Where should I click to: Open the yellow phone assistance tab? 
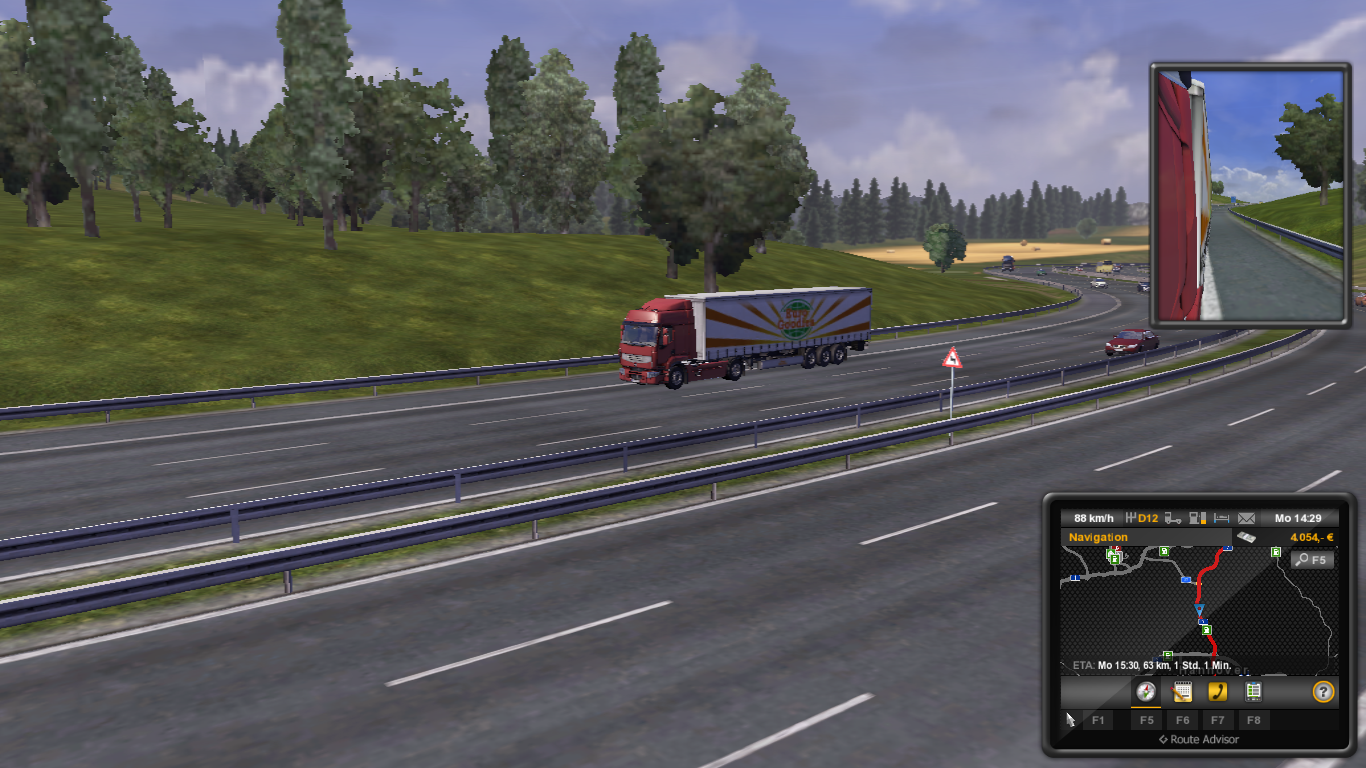pos(1217,691)
